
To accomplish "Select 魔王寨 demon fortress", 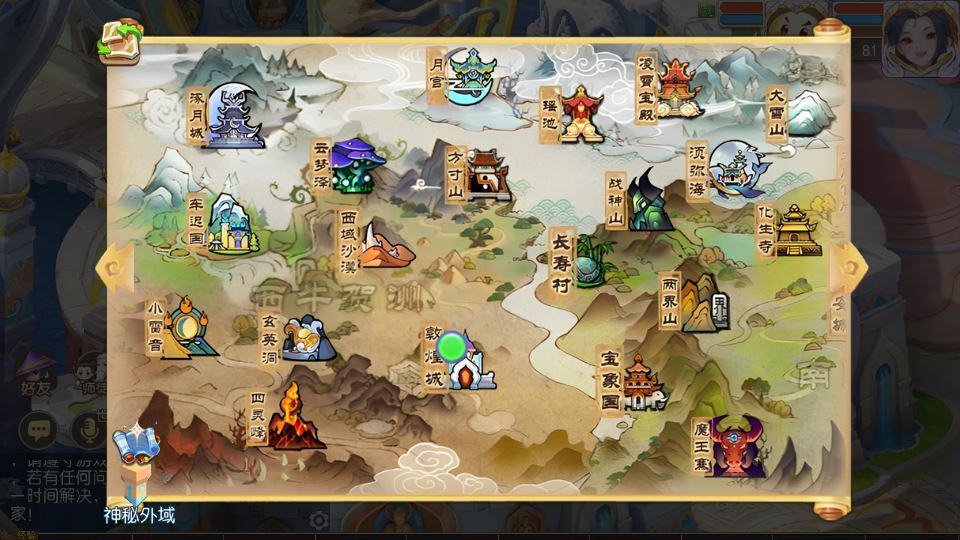I will coord(735,445).
